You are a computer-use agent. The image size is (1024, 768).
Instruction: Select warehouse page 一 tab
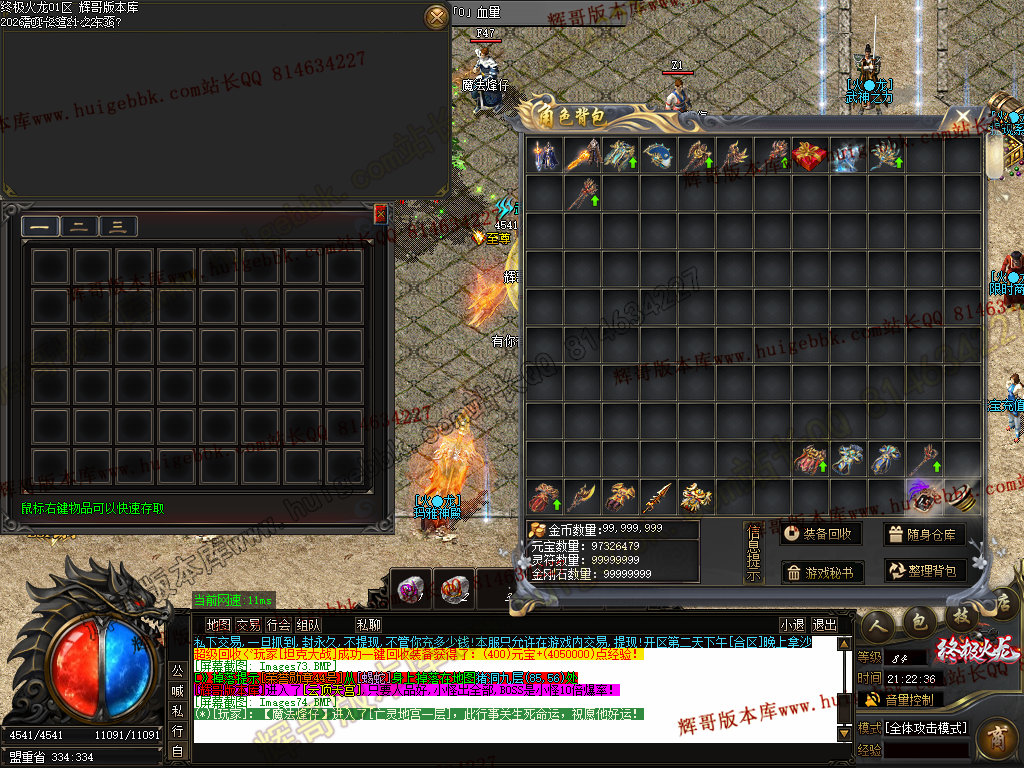[39, 227]
